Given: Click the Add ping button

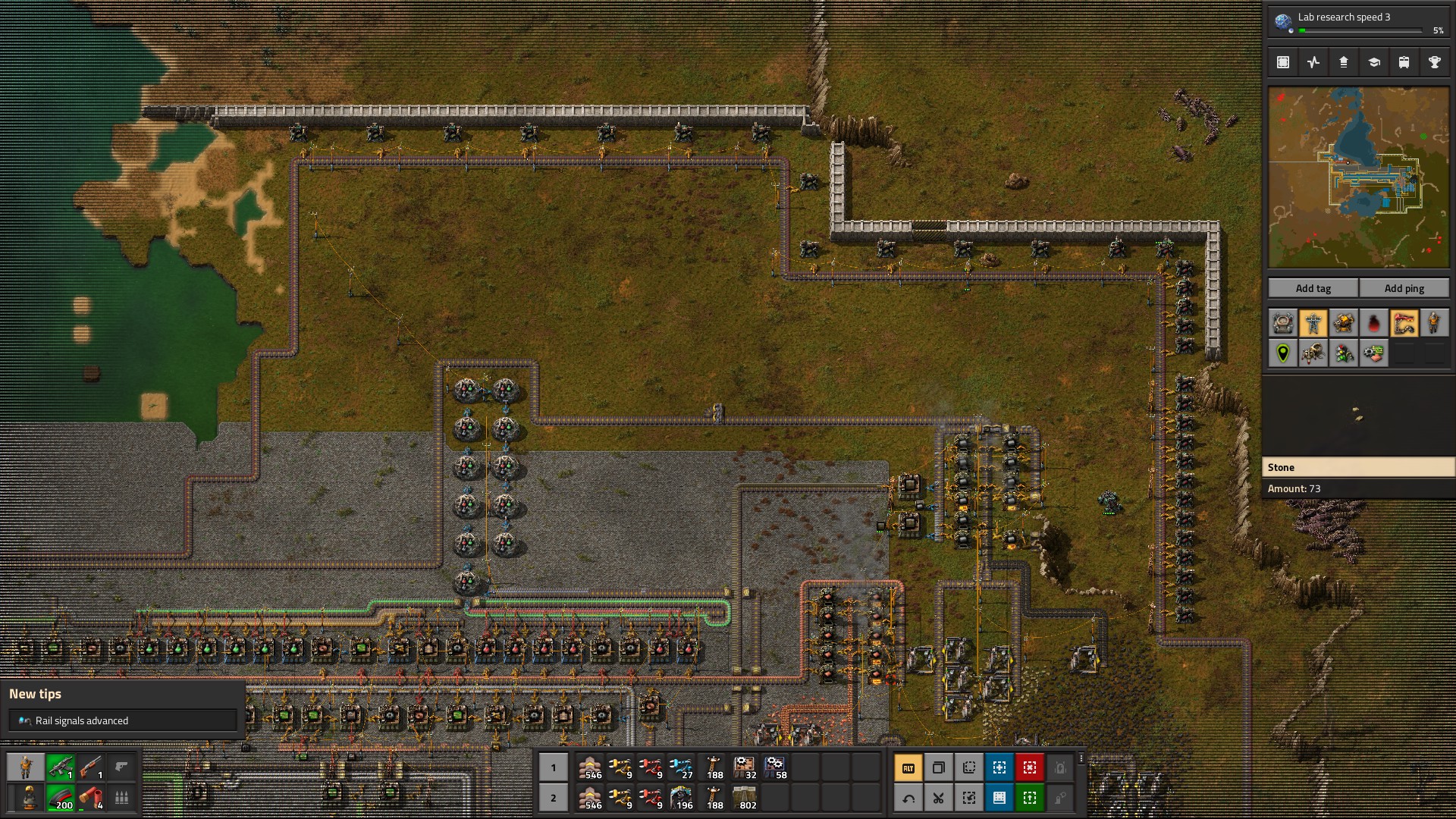Looking at the screenshot, I should coord(1404,288).
